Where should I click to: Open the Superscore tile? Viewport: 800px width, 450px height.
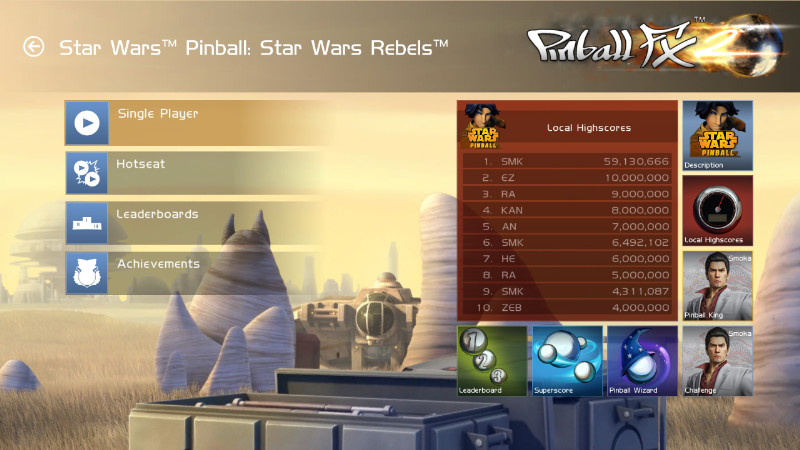coord(567,360)
